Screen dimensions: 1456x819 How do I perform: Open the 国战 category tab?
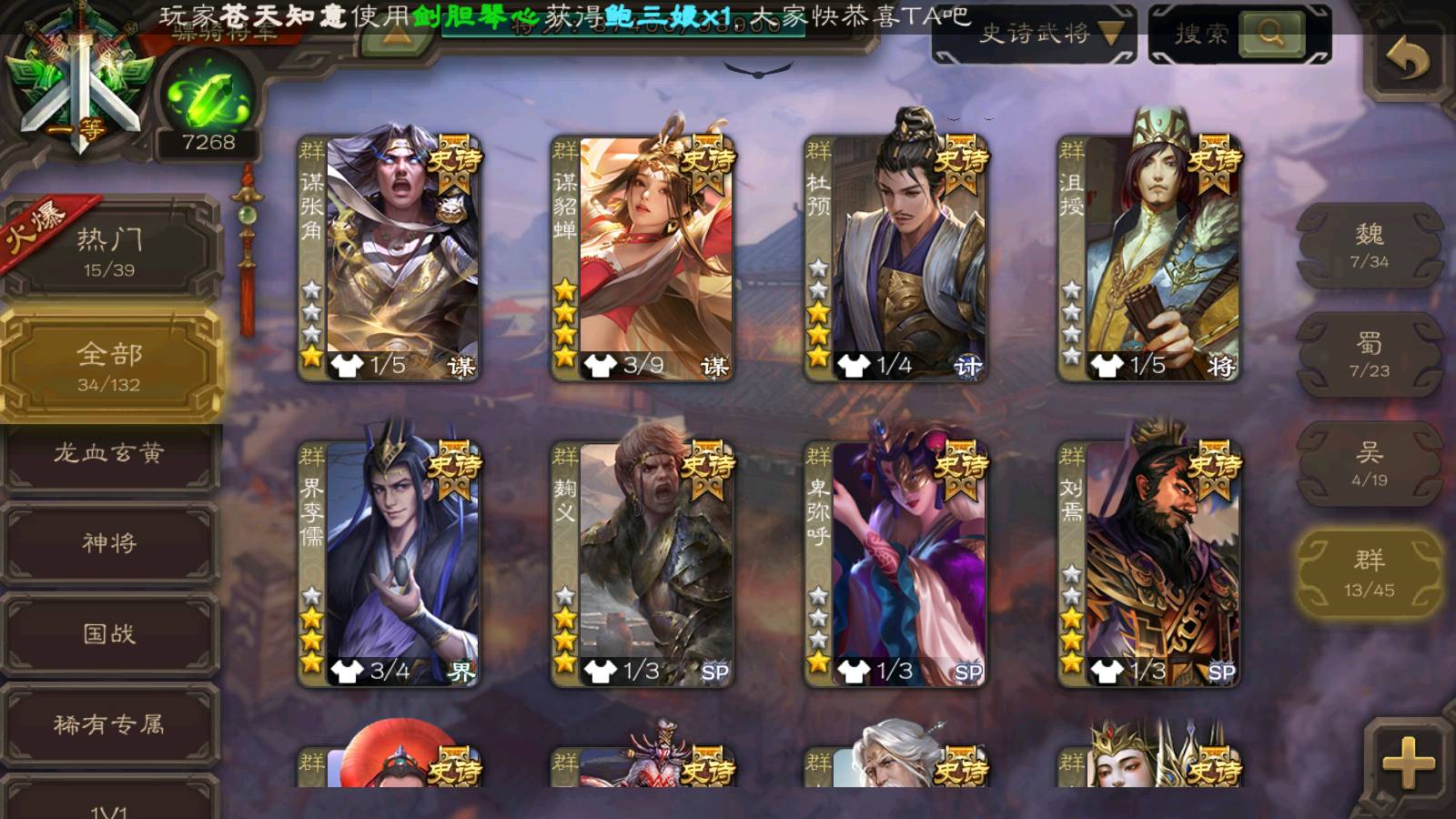click(x=109, y=633)
